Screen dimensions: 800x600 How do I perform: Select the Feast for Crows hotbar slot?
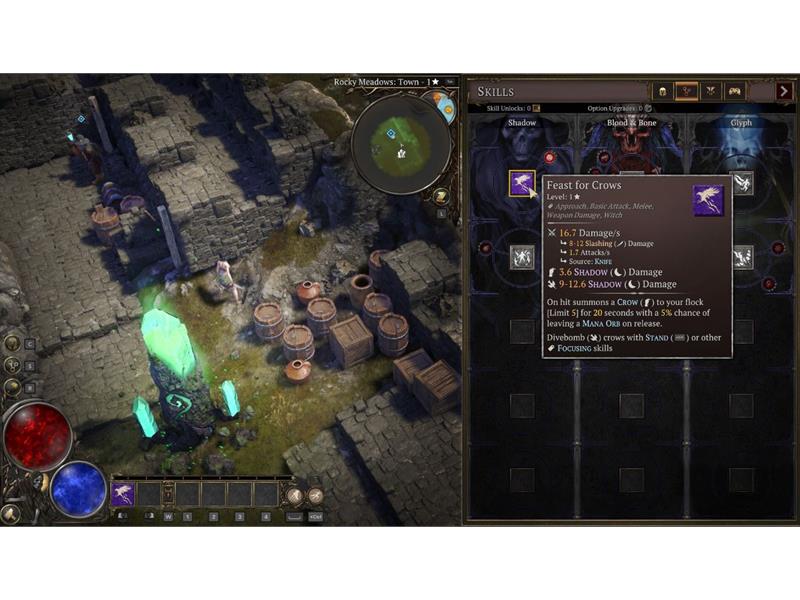point(123,493)
